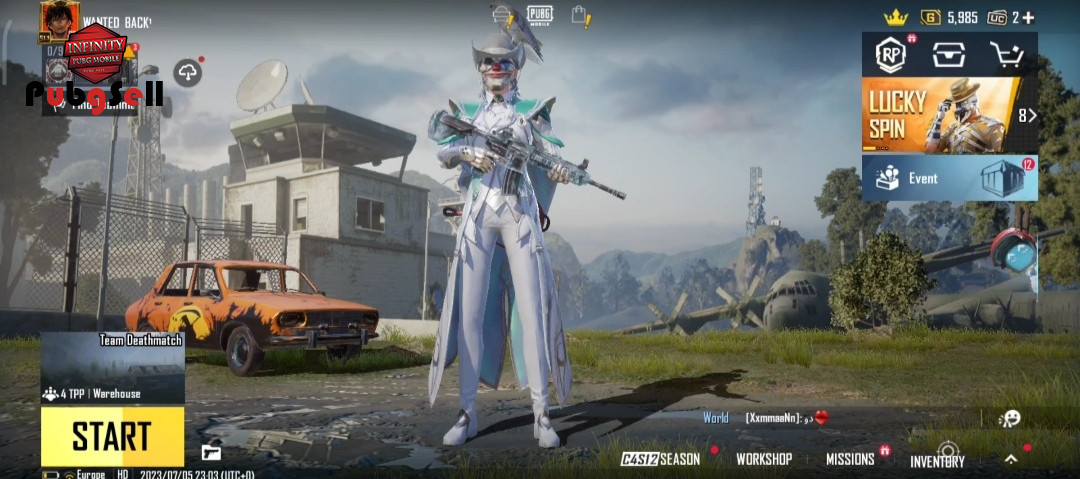
Task: Go to the Workshop menu
Action: pyautogui.click(x=764, y=459)
